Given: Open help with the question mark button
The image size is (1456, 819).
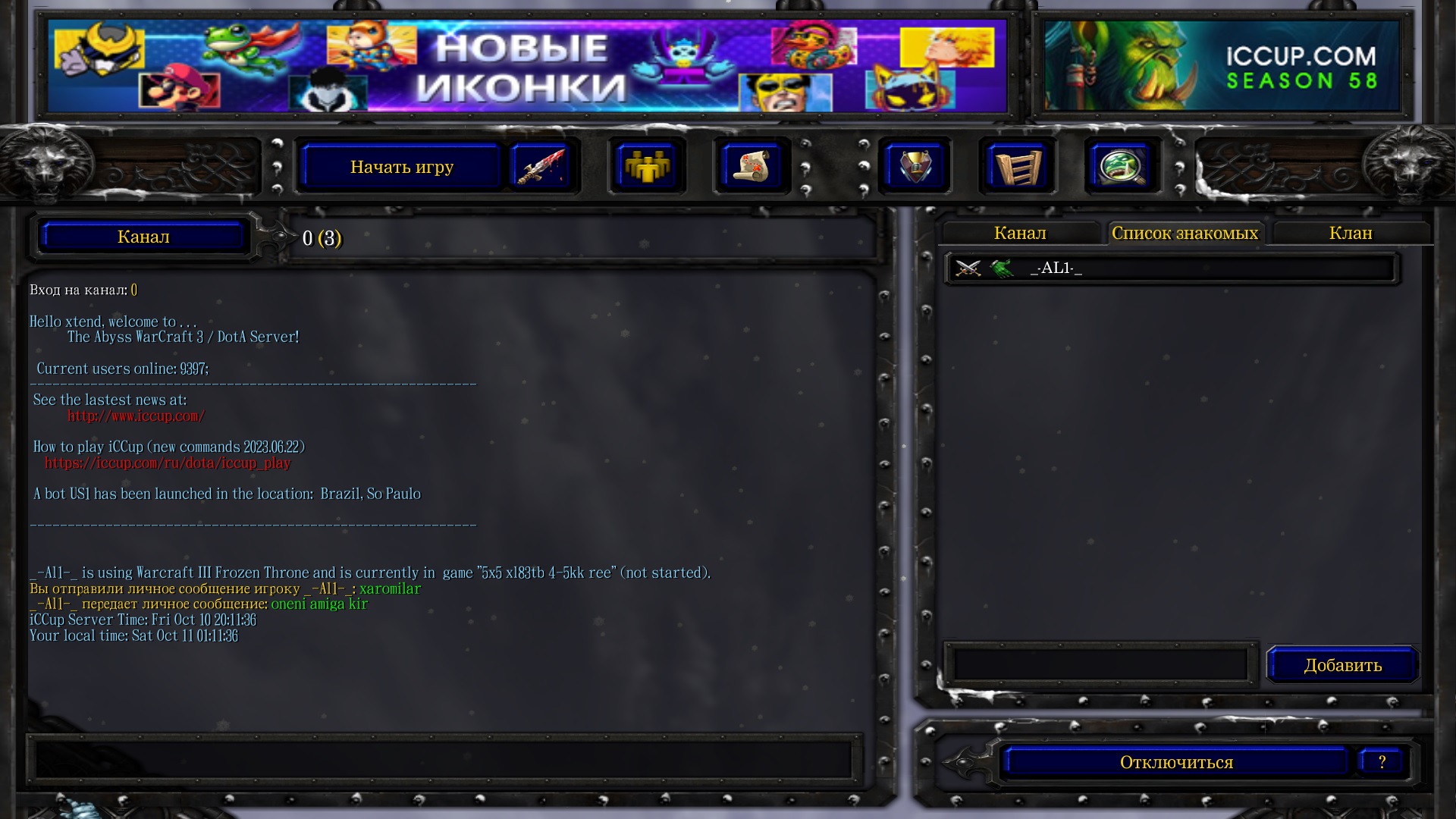Looking at the screenshot, I should click(x=1382, y=762).
